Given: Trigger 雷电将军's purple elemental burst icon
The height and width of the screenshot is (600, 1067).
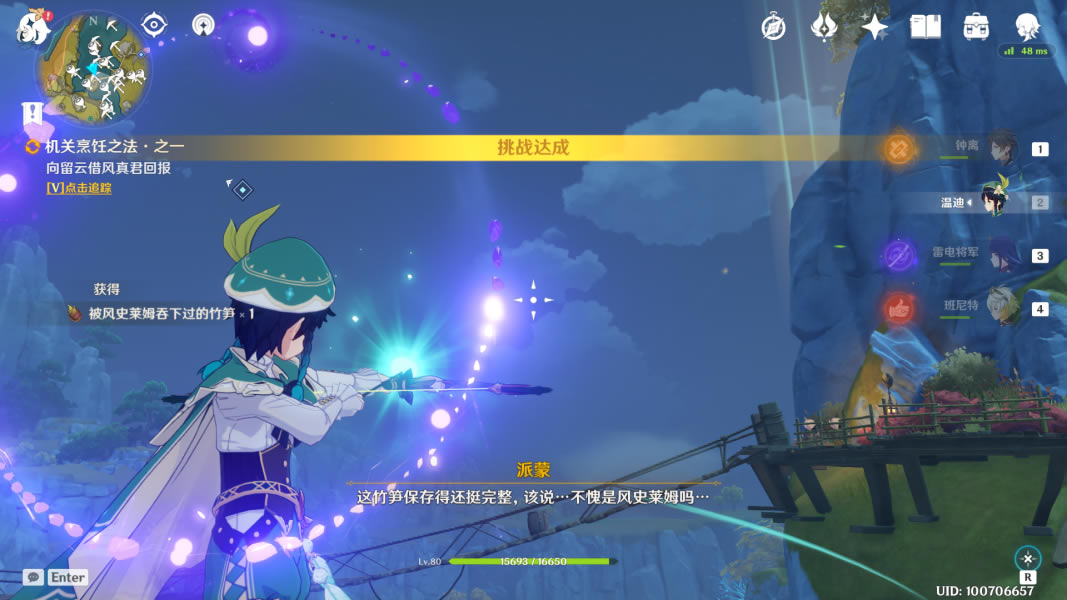Looking at the screenshot, I should [x=900, y=255].
